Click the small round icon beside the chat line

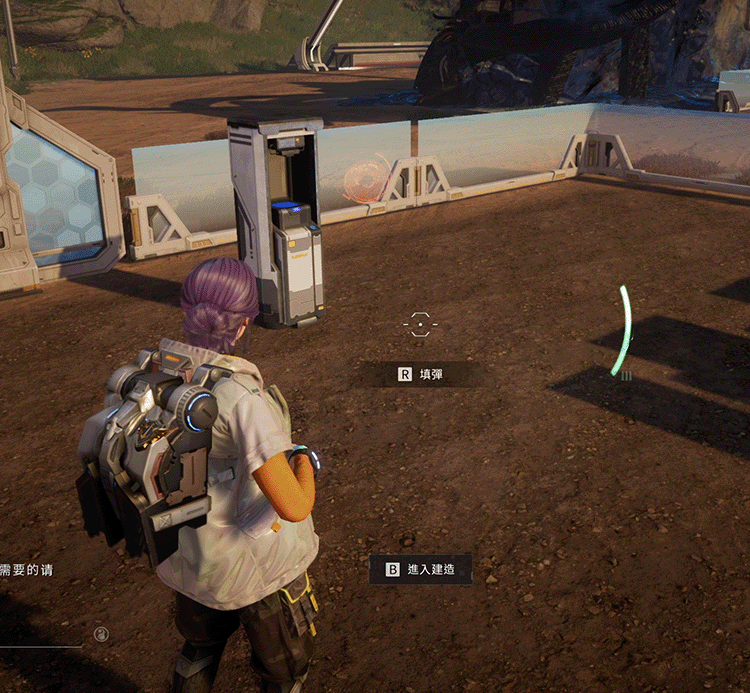click(101, 633)
